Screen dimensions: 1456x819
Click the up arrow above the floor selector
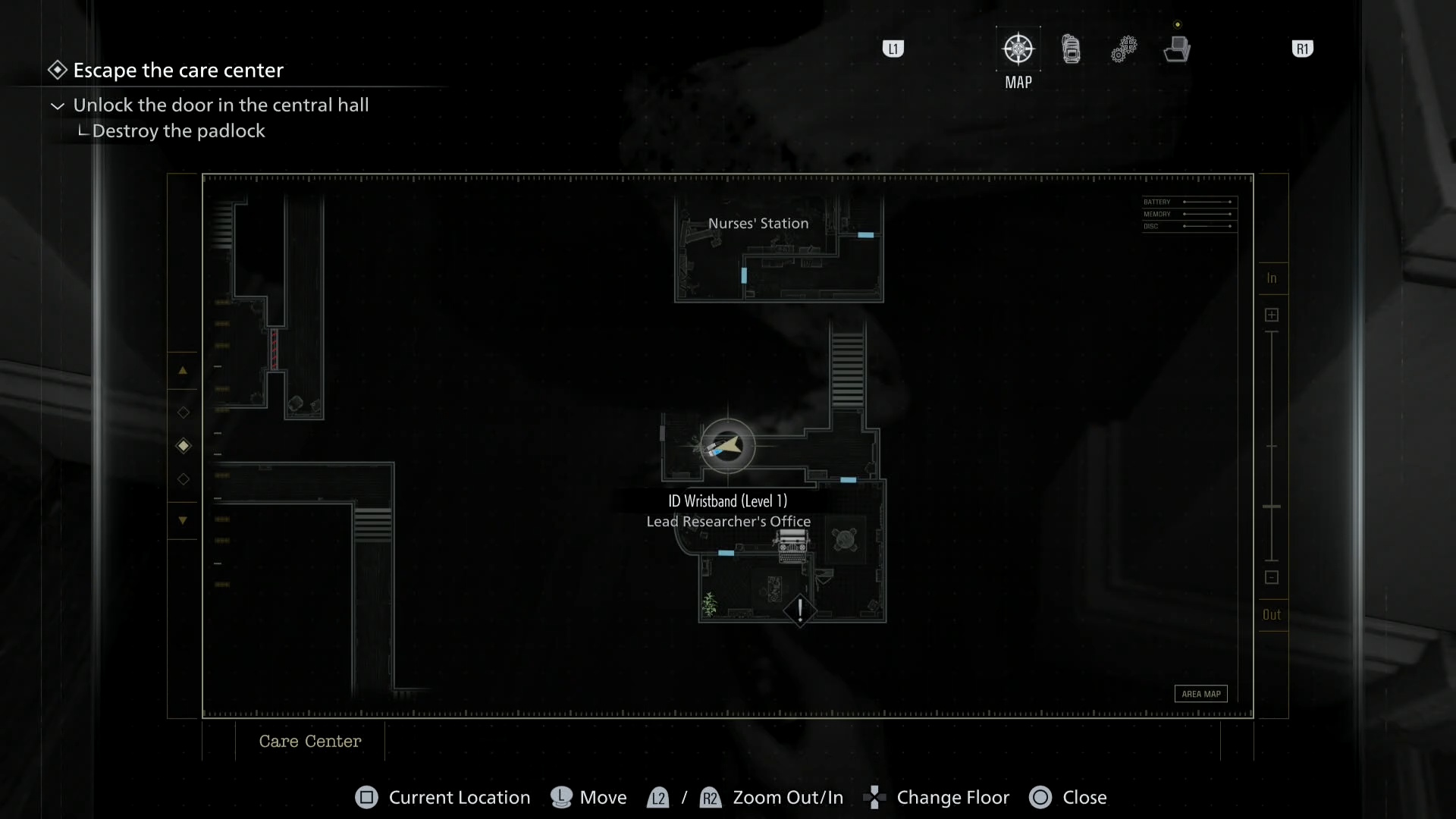click(183, 370)
